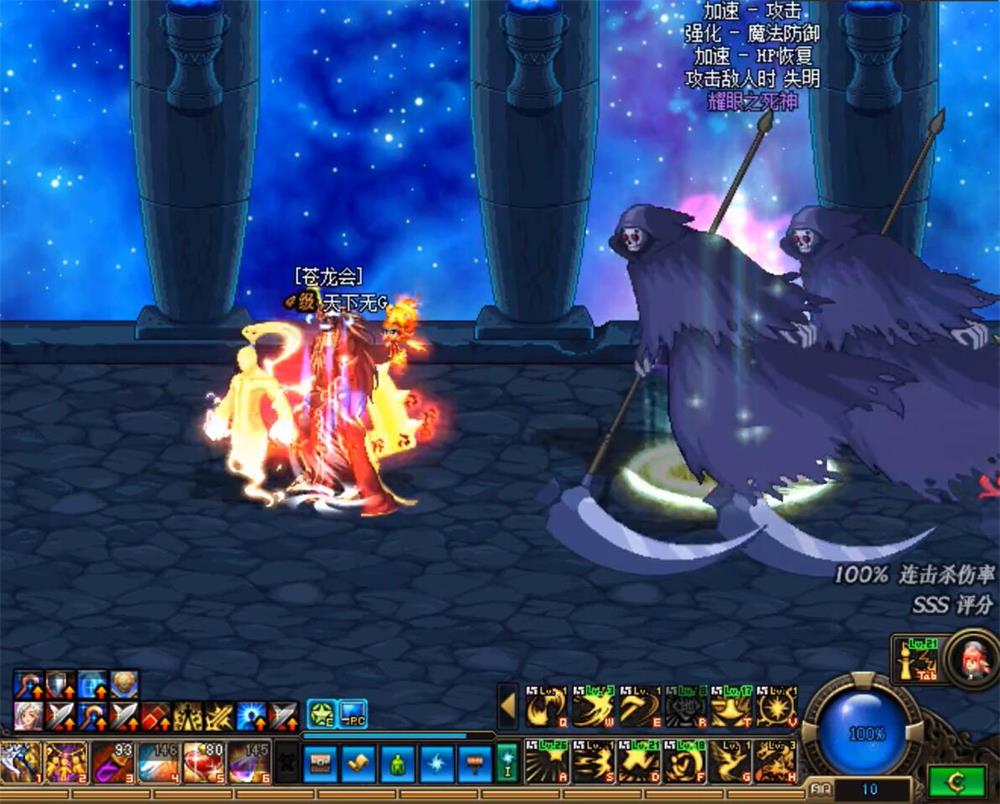1000x804 pixels.
Task: Open the scroll menu button
Action: (x=358, y=763)
